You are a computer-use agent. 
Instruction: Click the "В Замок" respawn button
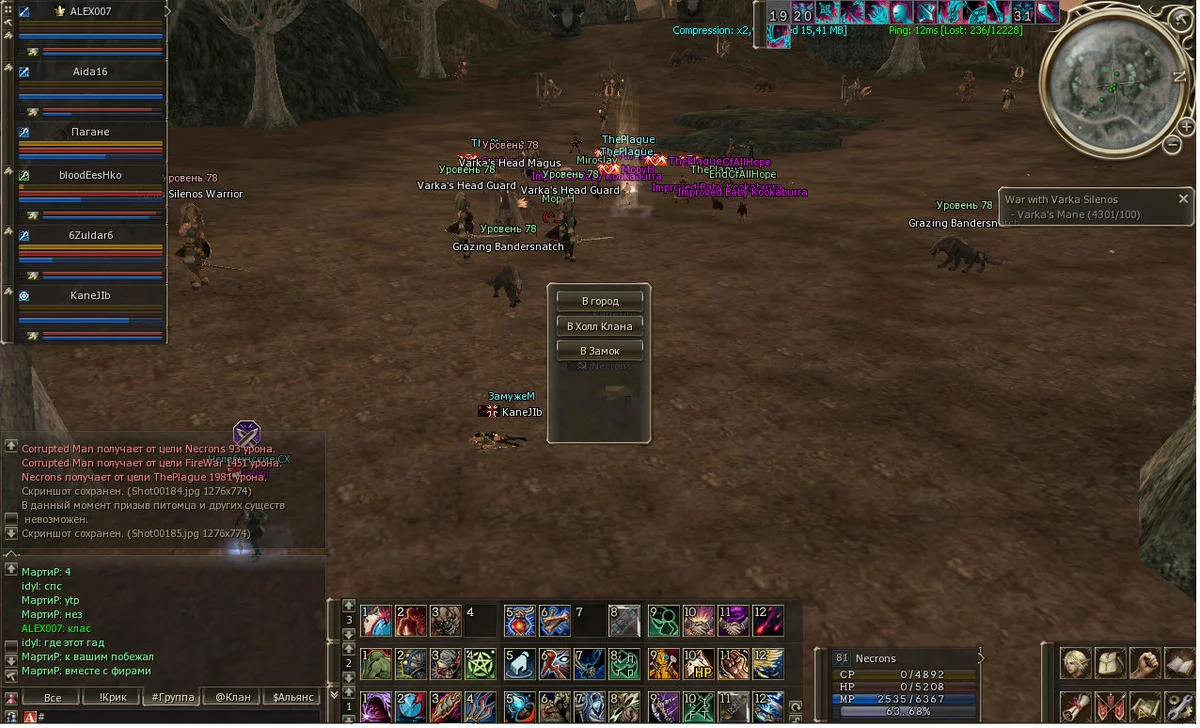[600, 351]
